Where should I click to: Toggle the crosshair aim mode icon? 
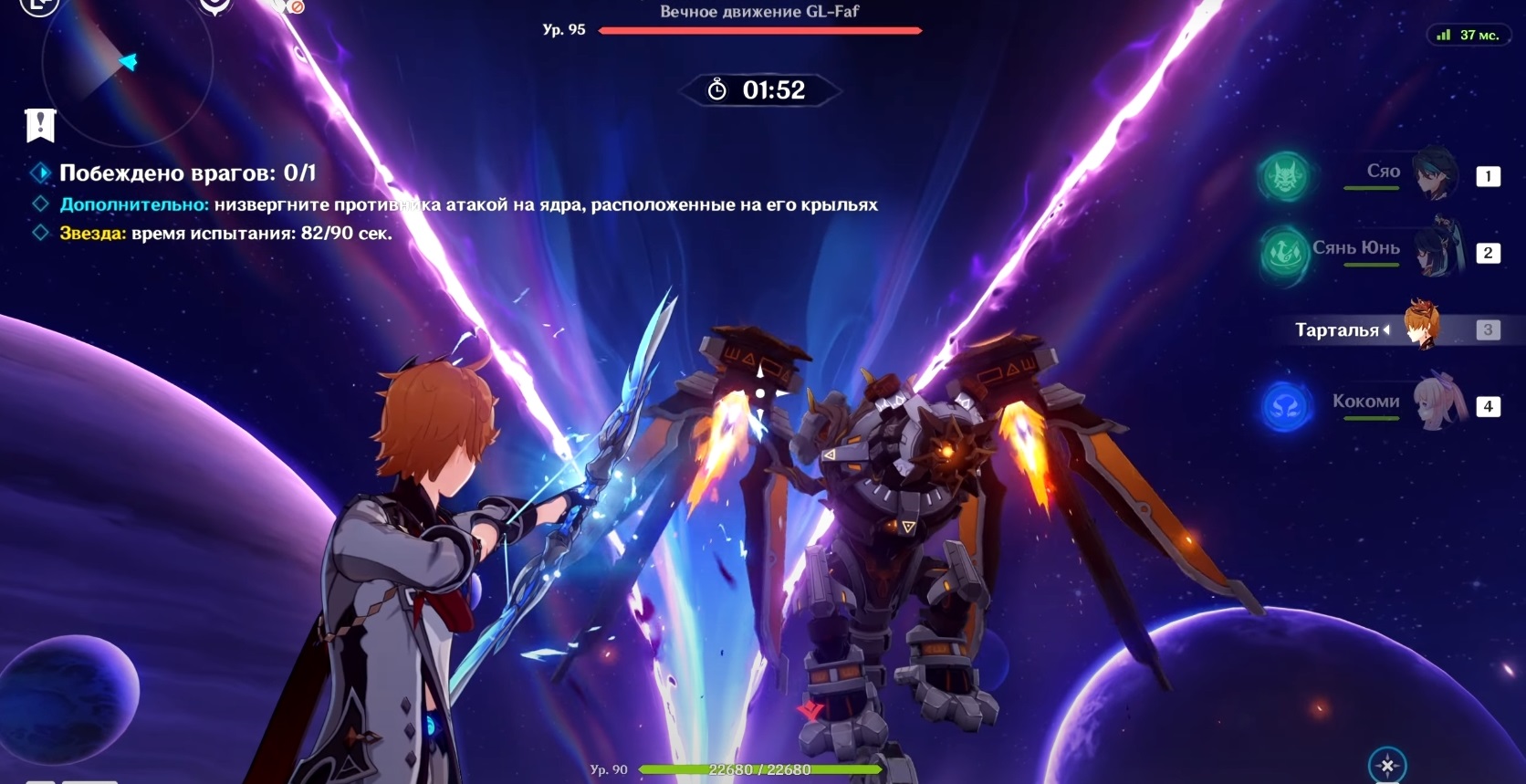point(1386,765)
